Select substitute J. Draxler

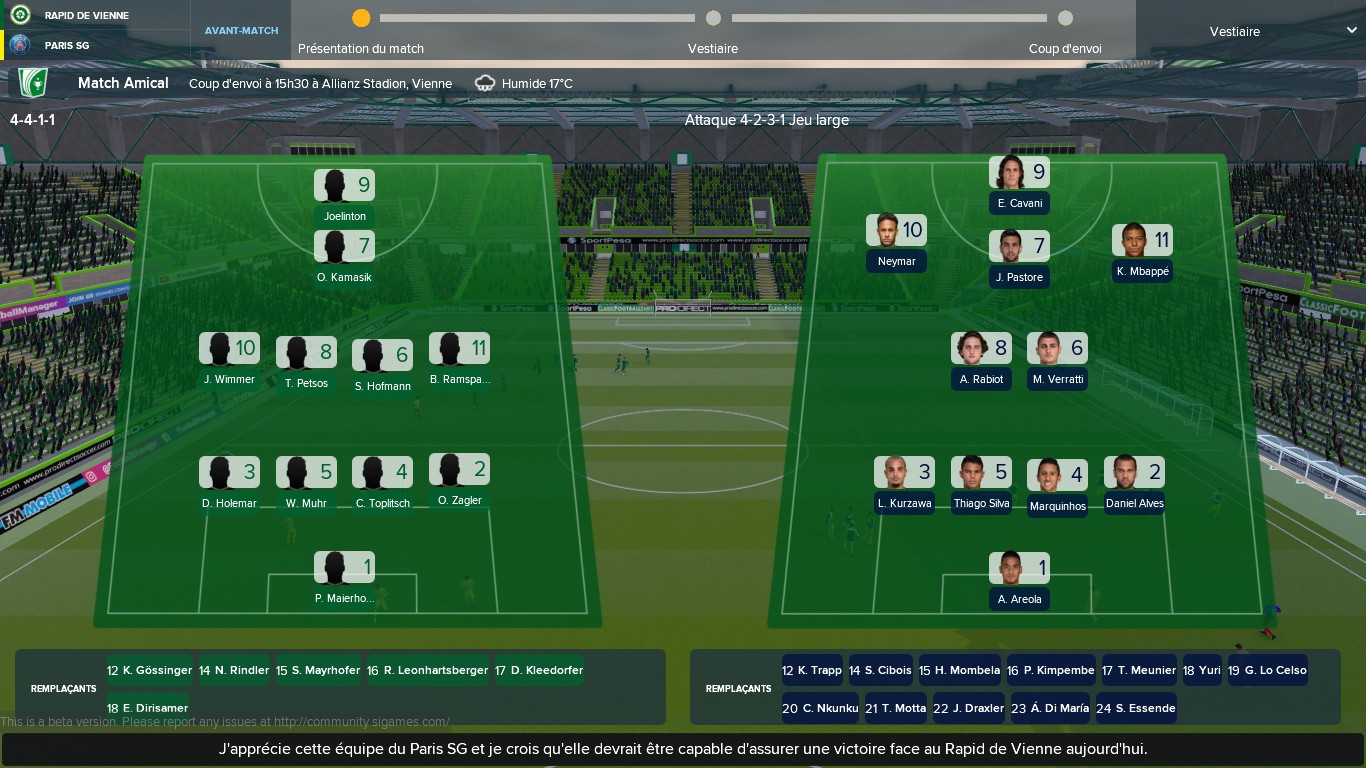pyautogui.click(x=968, y=708)
